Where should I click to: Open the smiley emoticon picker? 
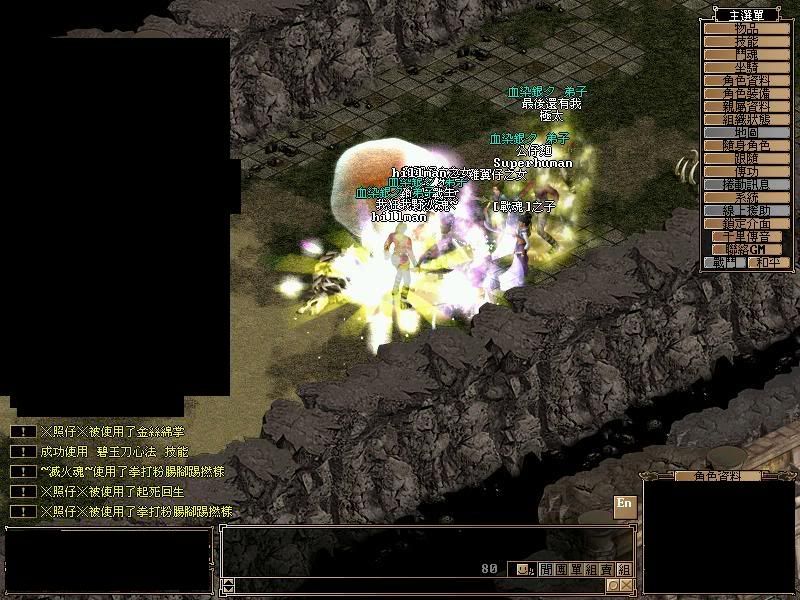click(x=524, y=569)
